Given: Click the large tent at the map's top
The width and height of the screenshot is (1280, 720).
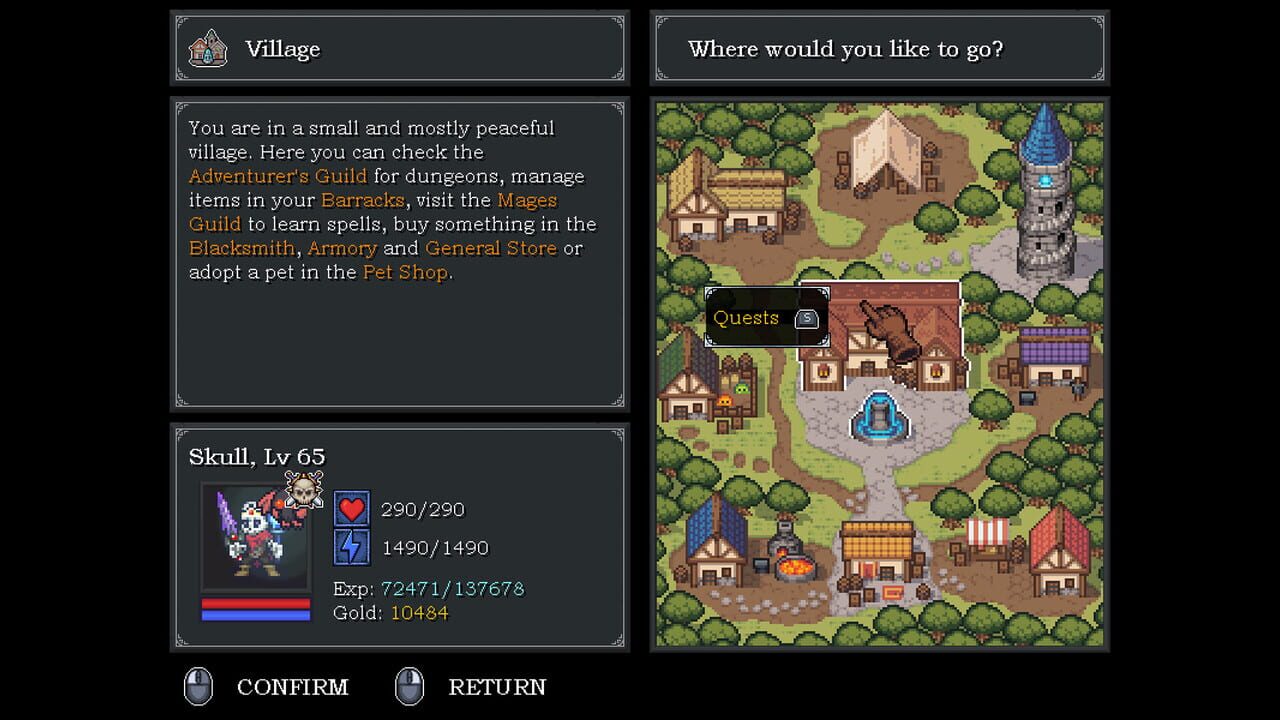Looking at the screenshot, I should pos(882,150).
